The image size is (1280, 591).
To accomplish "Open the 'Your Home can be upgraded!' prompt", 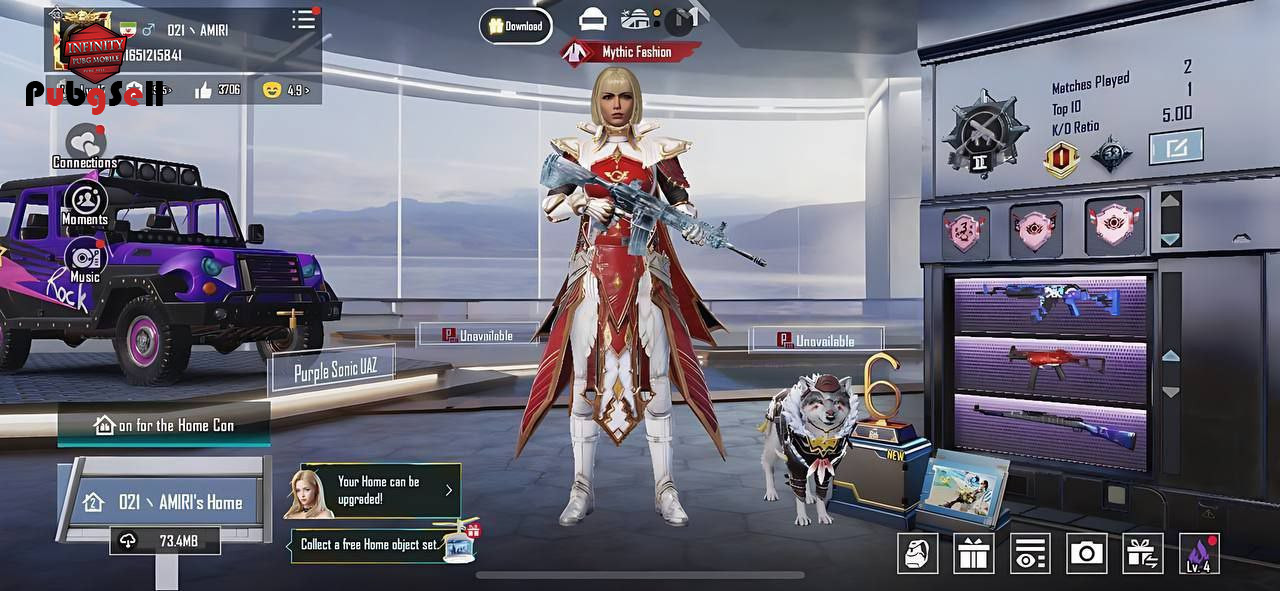I will pyautogui.click(x=380, y=490).
